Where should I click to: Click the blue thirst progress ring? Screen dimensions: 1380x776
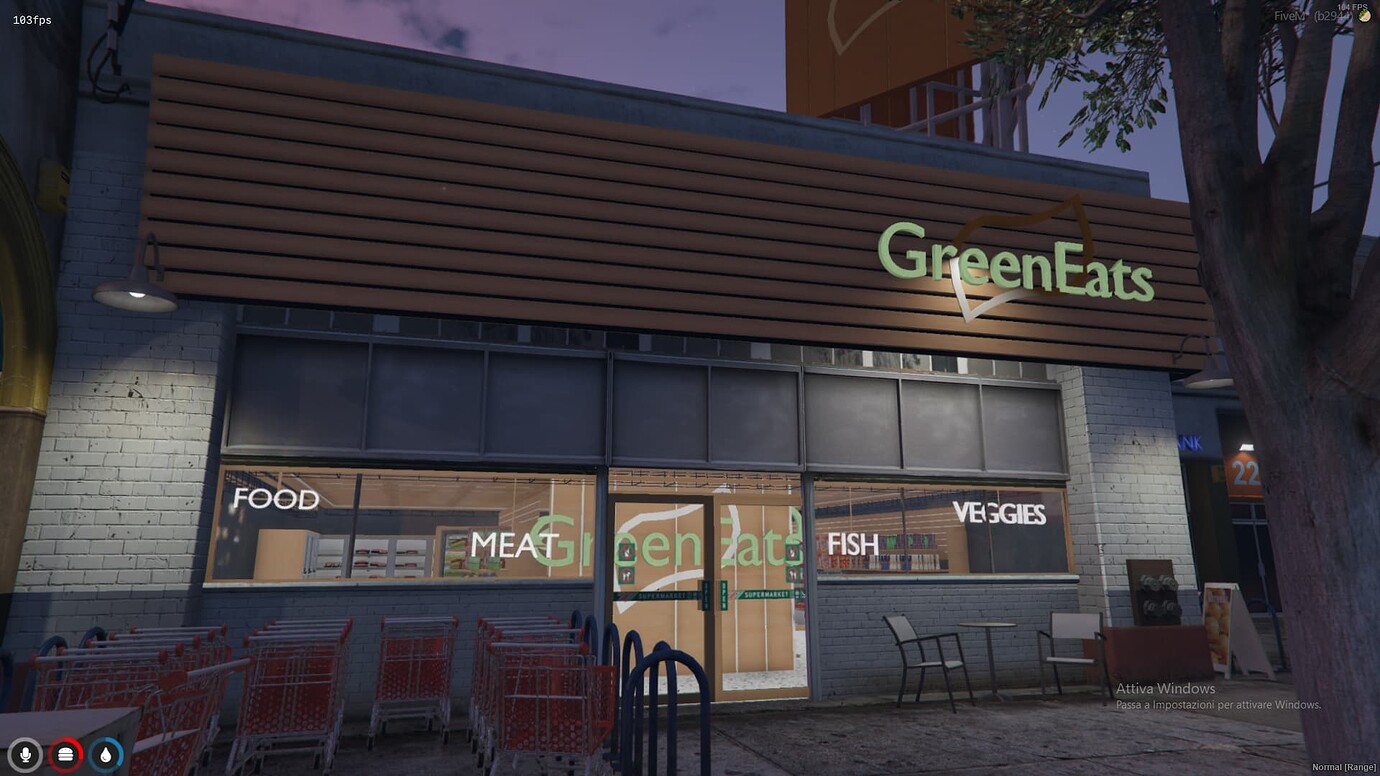click(x=105, y=755)
